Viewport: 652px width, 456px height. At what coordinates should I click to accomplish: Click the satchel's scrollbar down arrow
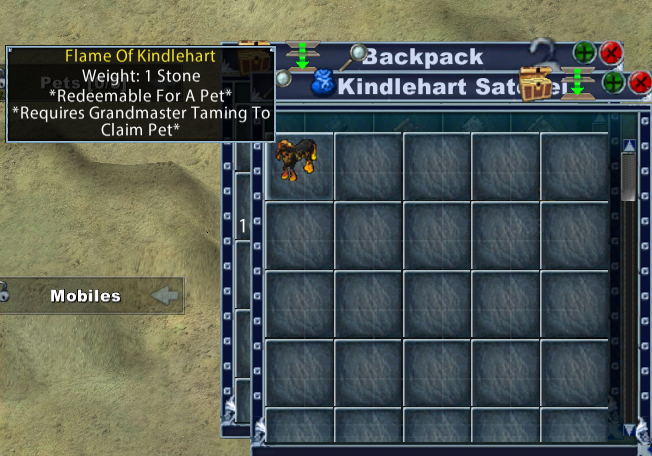(x=629, y=429)
